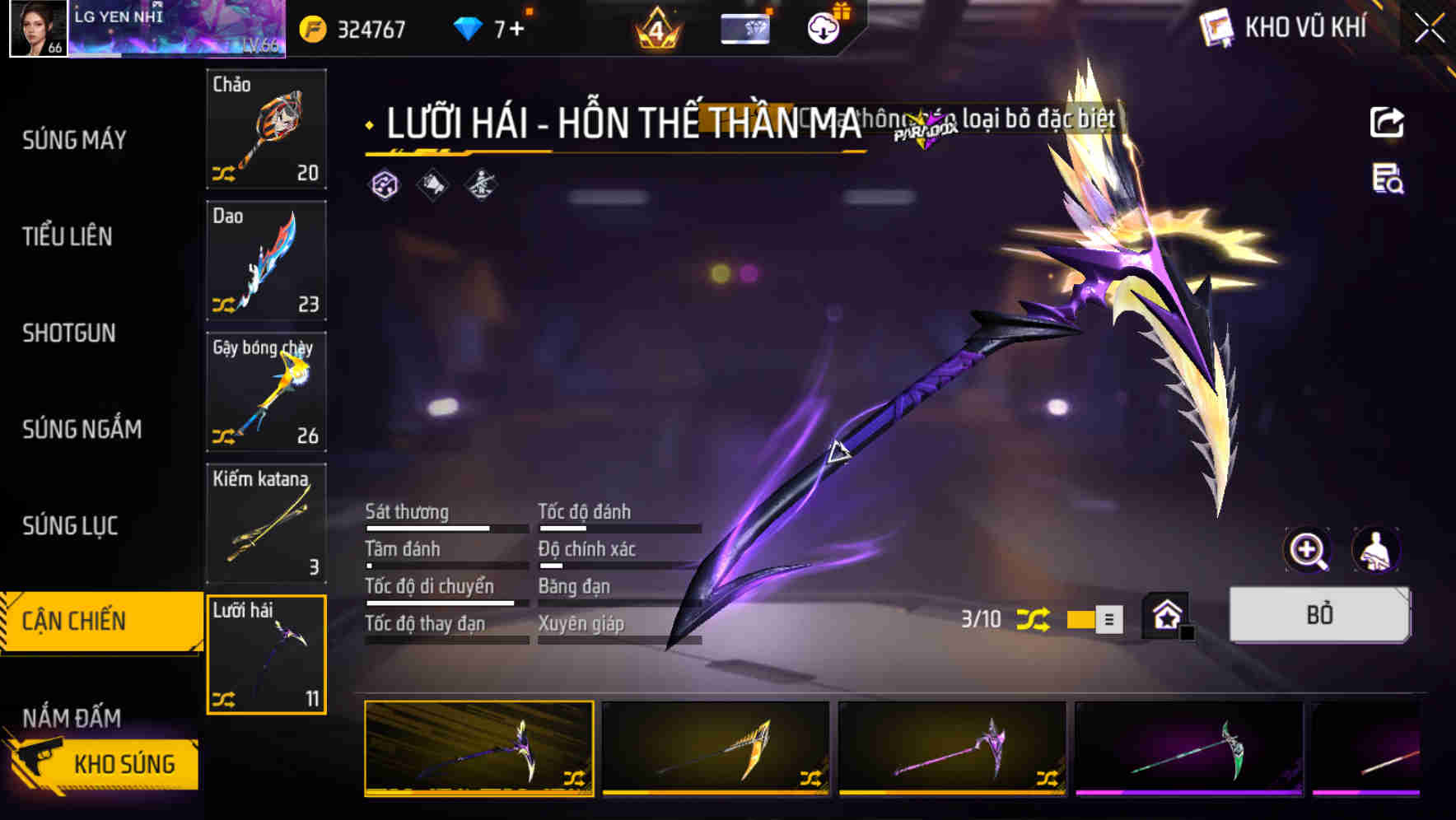Open the share icon near KHO VŨ KHÍ
The image size is (1456, 820).
click(x=1388, y=122)
